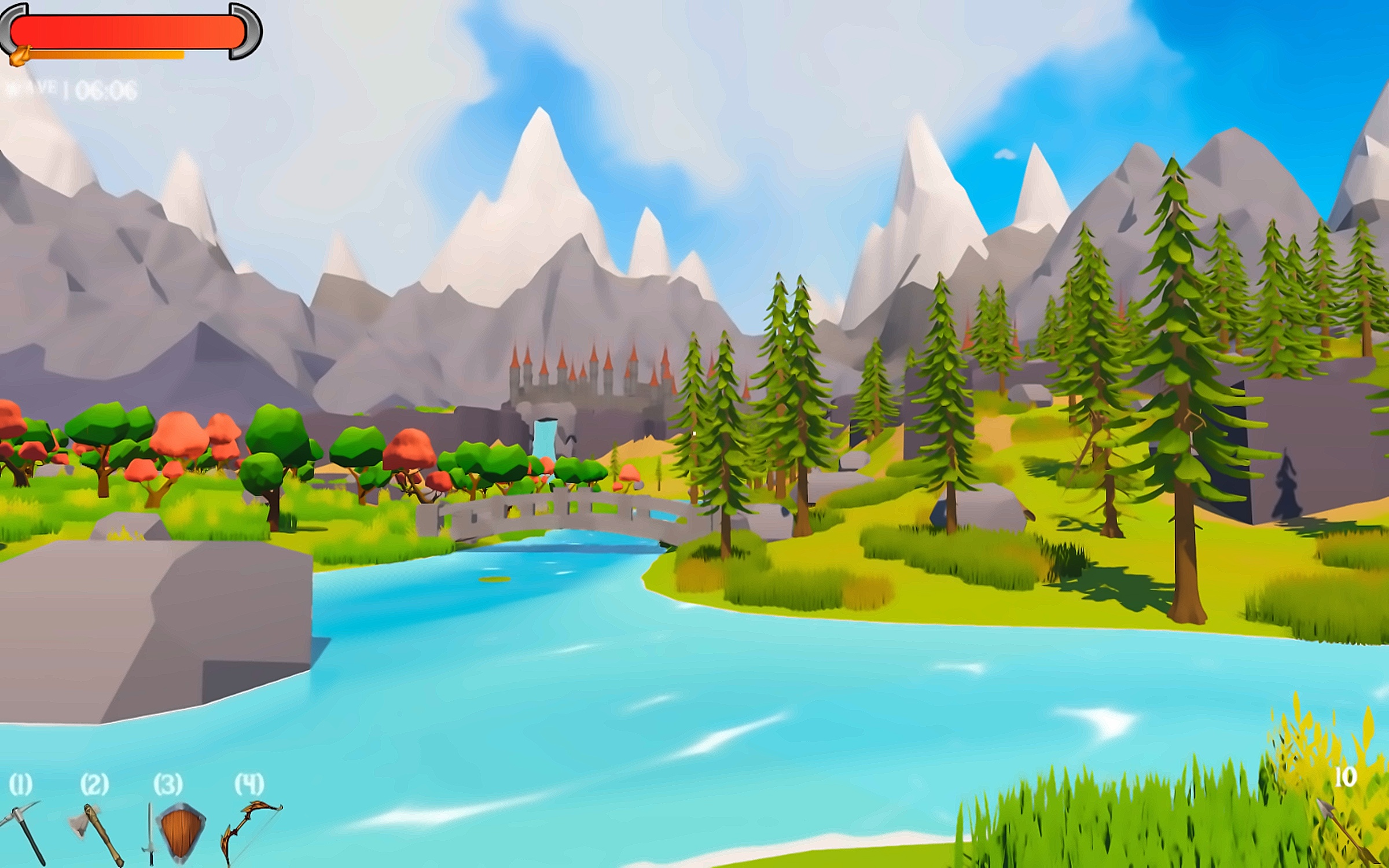The height and width of the screenshot is (868, 1389).
Task: Select the pickaxe in hotbar slot 1
Action: 24,831
